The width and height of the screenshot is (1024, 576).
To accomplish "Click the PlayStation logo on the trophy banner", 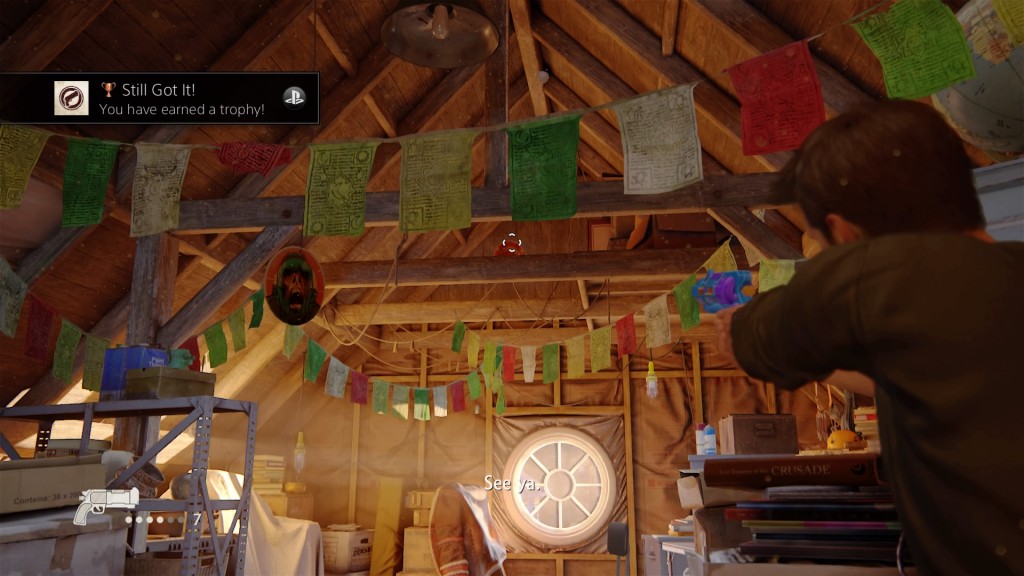I will click(293, 97).
